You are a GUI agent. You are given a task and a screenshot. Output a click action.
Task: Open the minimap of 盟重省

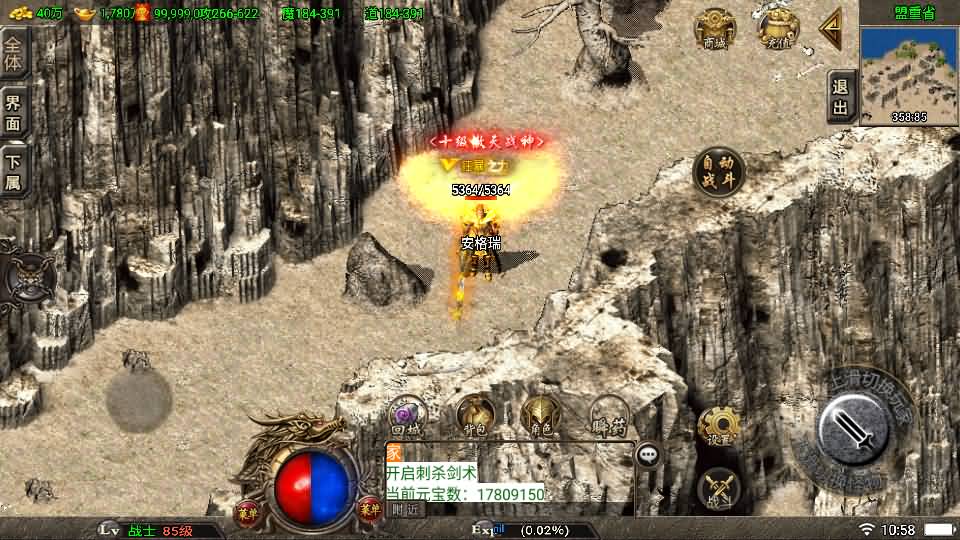pyautogui.click(x=908, y=69)
